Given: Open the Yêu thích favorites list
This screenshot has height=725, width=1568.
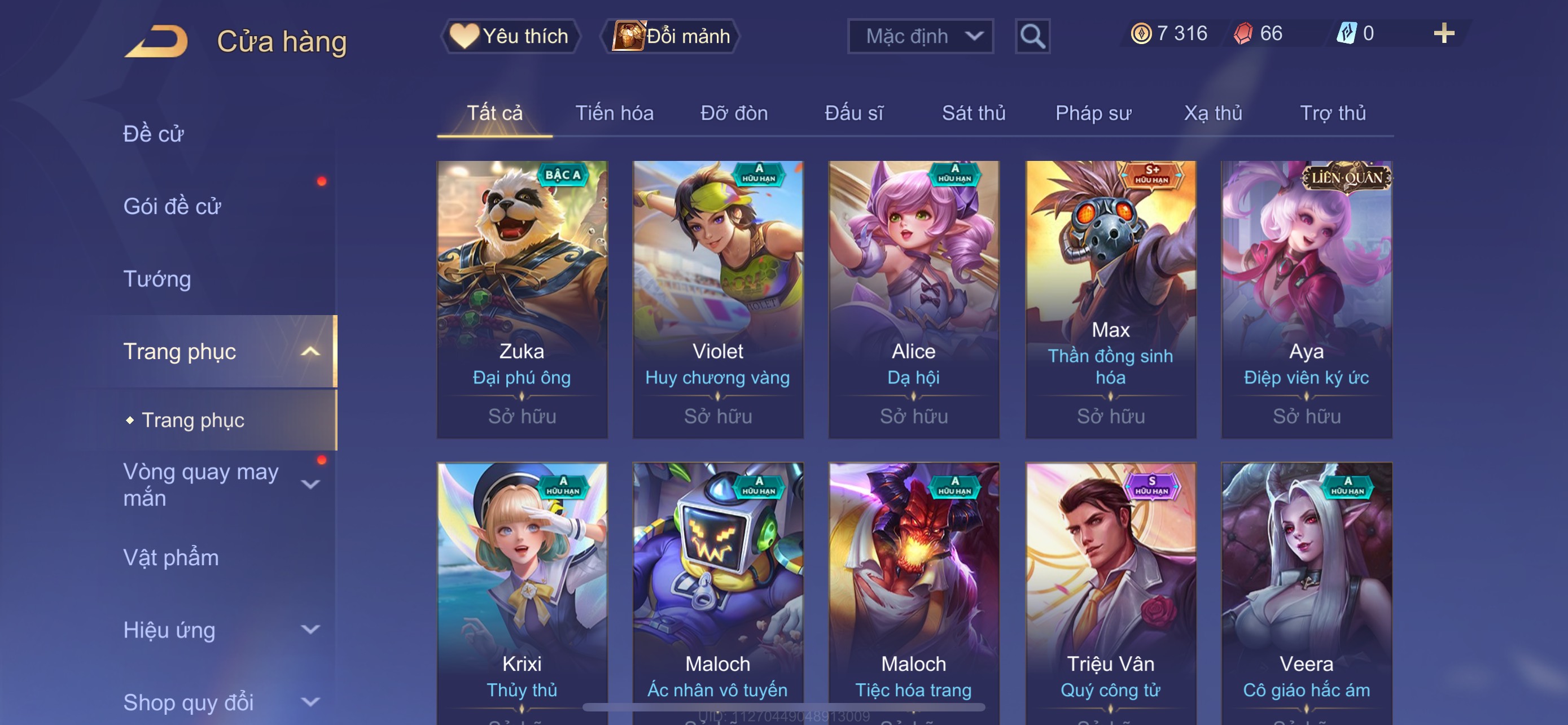Looking at the screenshot, I should (510, 37).
